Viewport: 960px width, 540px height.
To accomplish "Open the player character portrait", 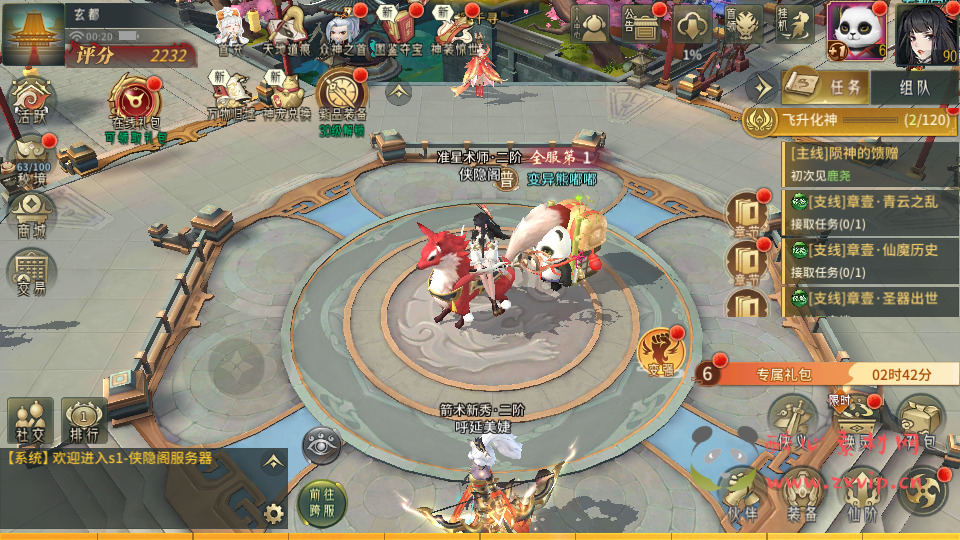I will pyautogui.click(x=926, y=30).
